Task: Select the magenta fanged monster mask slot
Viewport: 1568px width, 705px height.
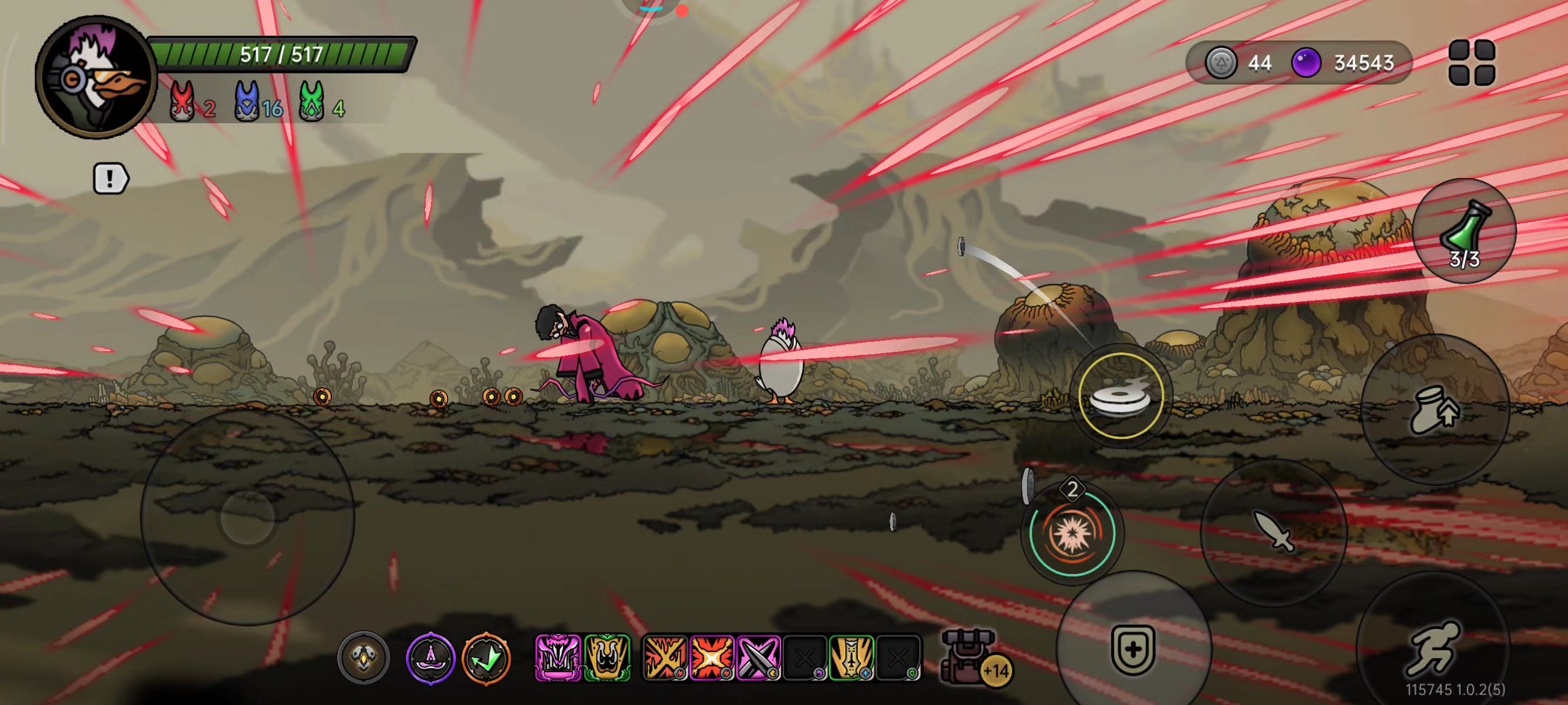Action: click(x=557, y=657)
